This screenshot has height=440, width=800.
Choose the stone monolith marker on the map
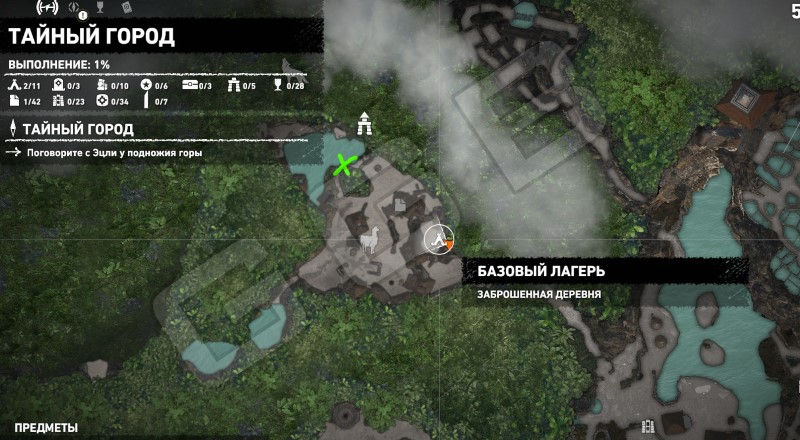[367, 126]
